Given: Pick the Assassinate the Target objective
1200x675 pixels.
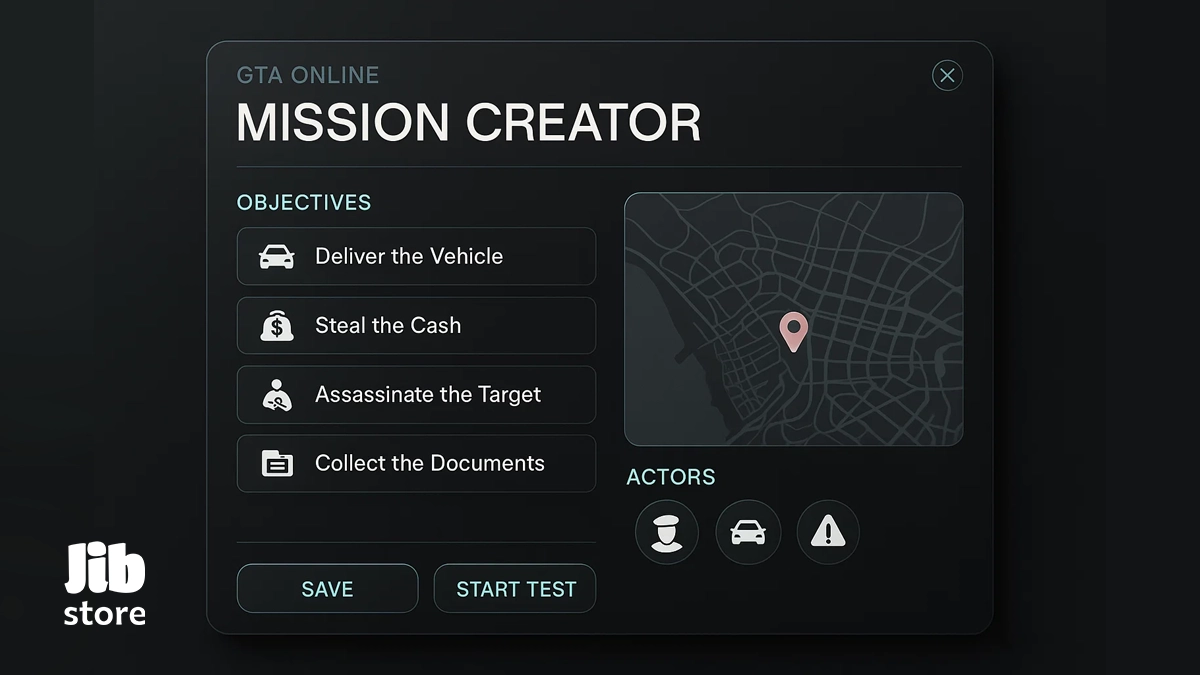Looking at the screenshot, I should tap(416, 394).
